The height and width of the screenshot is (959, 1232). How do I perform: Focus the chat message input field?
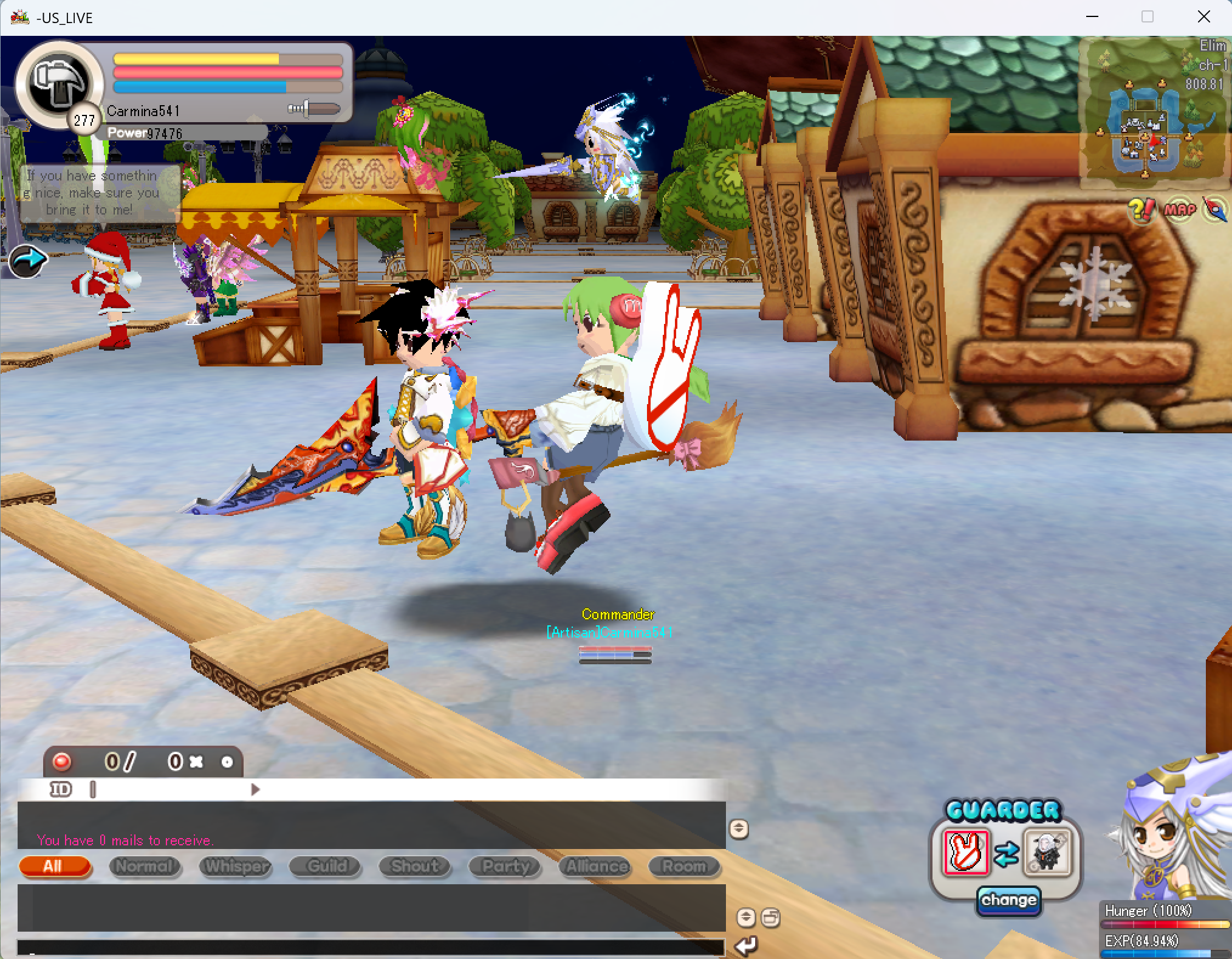(x=371, y=946)
